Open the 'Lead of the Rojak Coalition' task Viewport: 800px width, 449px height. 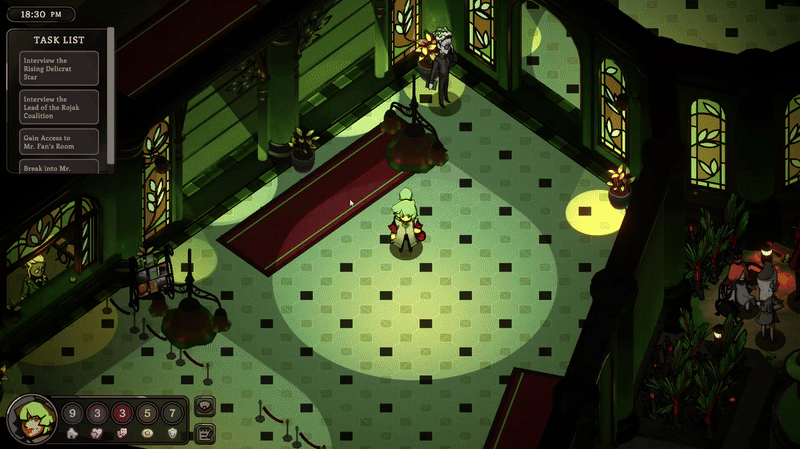click(x=59, y=106)
